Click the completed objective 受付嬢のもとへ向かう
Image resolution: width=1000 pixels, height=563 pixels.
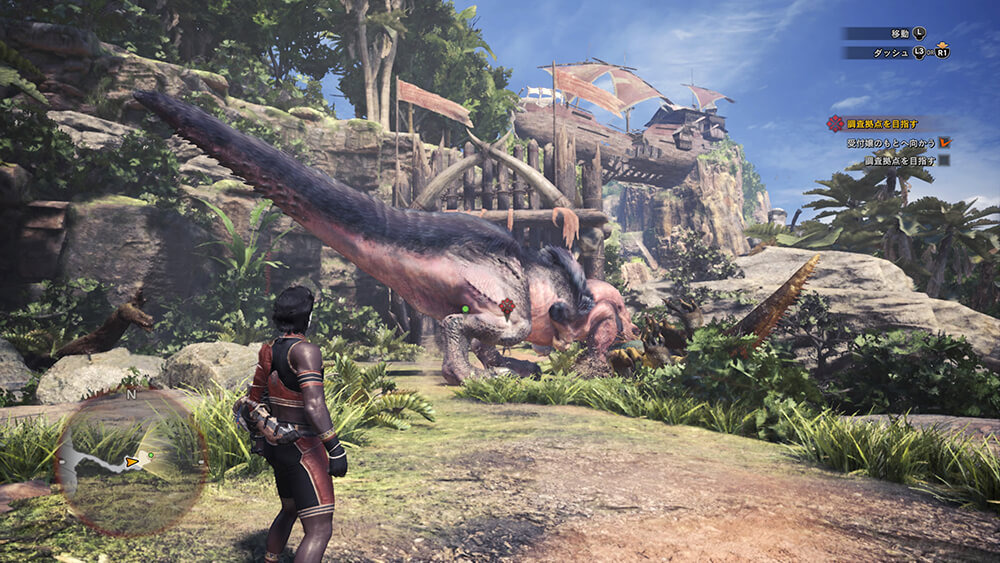889,143
